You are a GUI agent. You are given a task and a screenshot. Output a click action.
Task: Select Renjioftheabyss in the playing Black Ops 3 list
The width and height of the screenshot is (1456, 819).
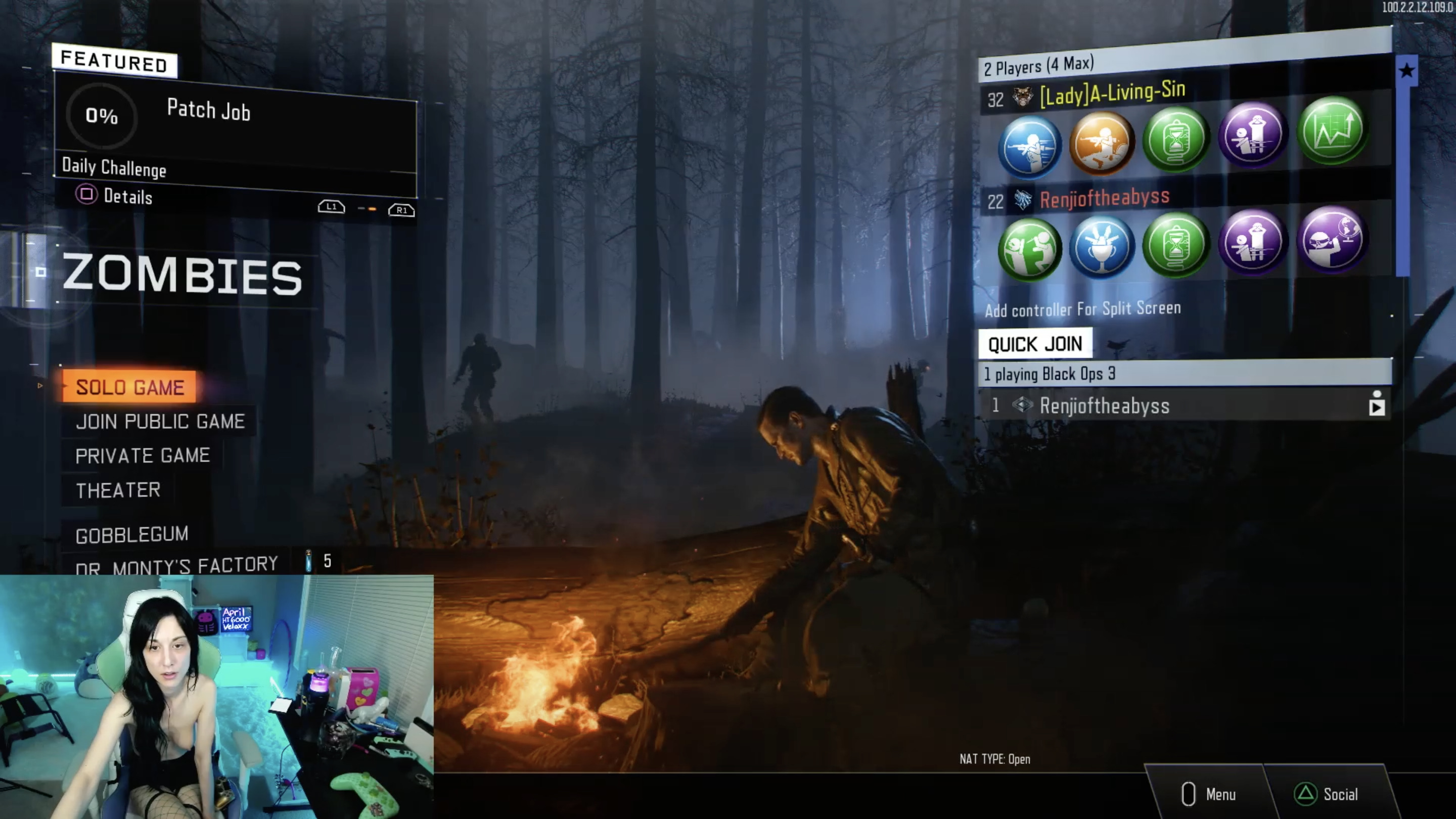click(x=1104, y=406)
